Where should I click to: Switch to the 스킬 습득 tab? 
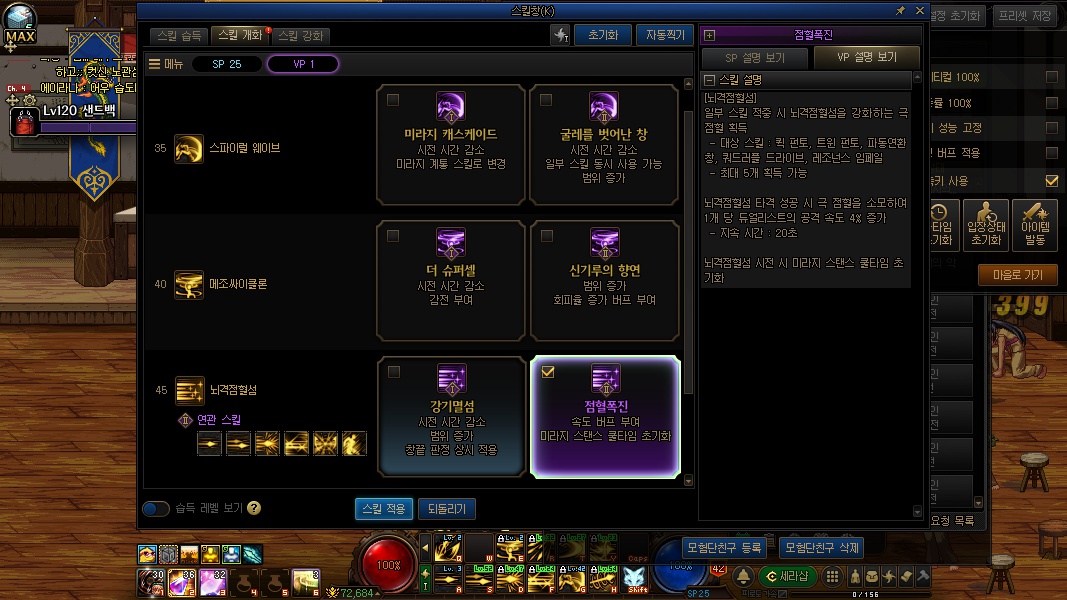coord(180,35)
